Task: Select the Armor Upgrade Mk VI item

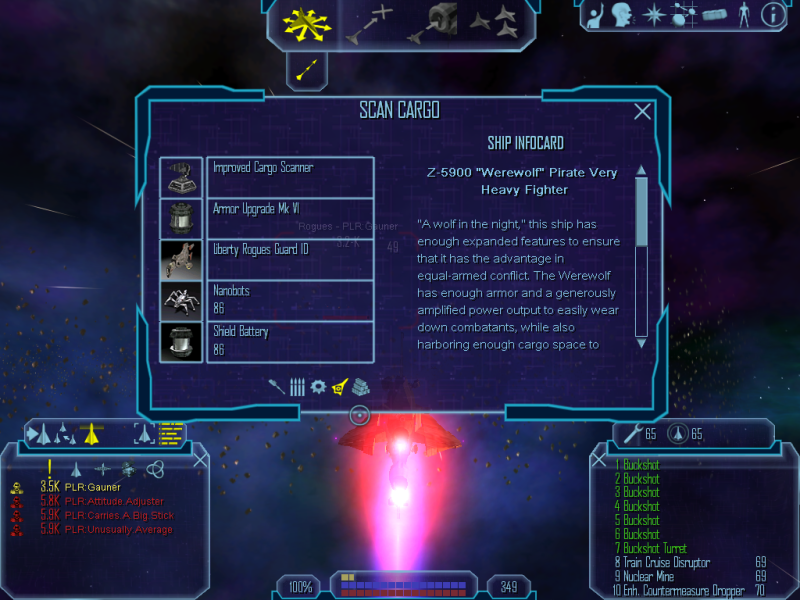Action: (x=290, y=218)
